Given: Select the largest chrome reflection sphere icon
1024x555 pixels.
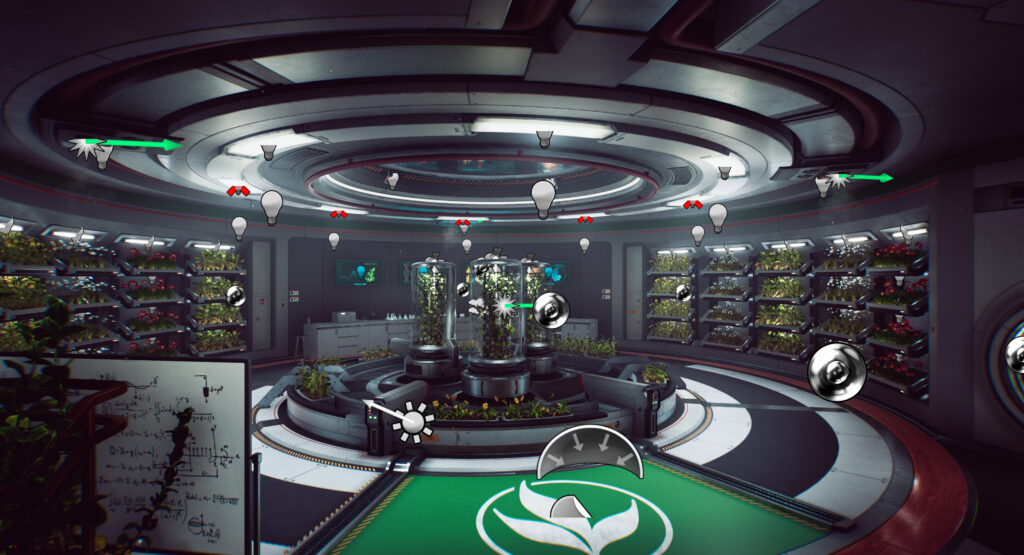Looking at the screenshot, I should point(836,372).
